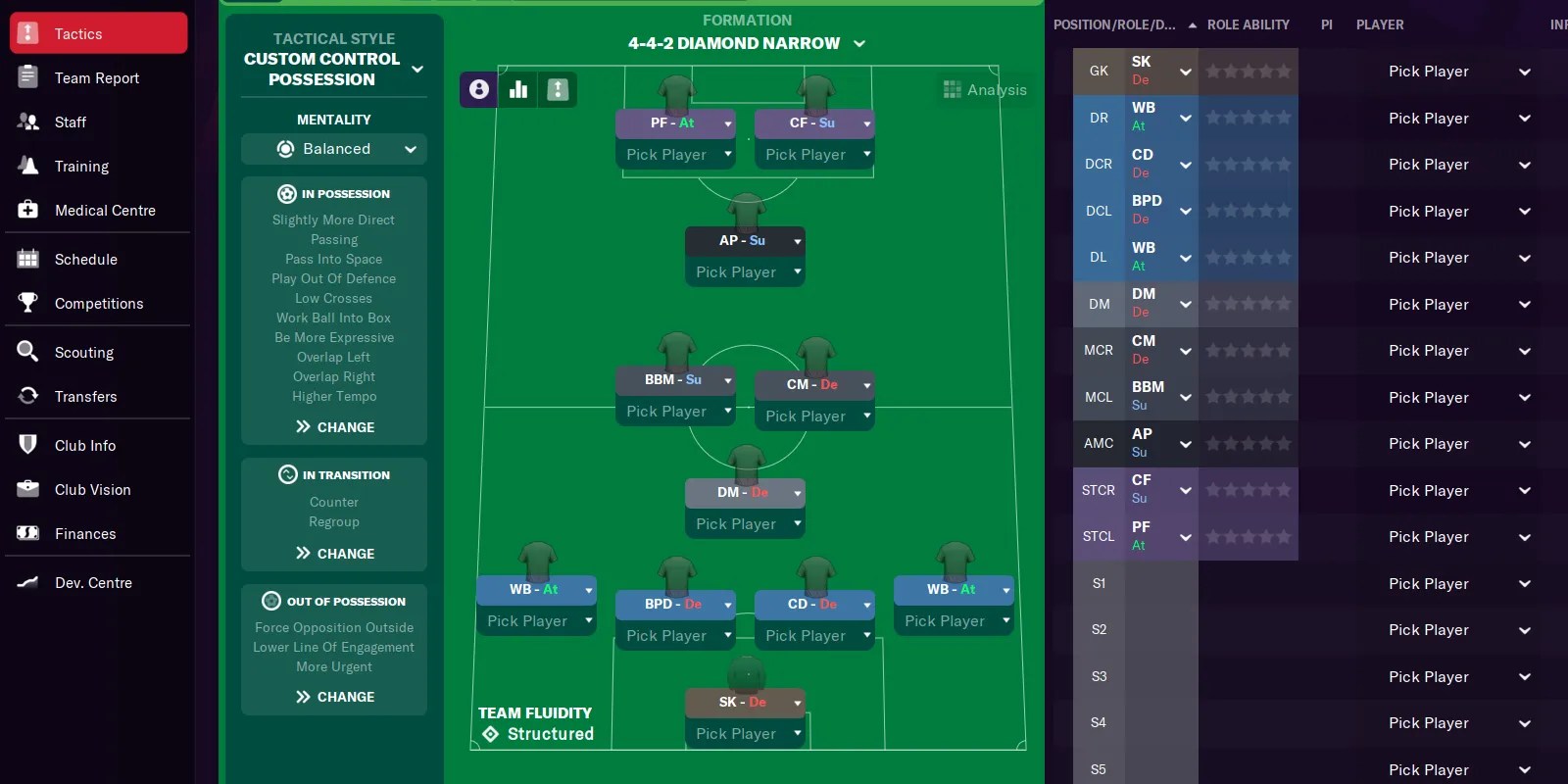Click the Medical Centre sidebar icon
1568x784 pixels.
[29, 210]
